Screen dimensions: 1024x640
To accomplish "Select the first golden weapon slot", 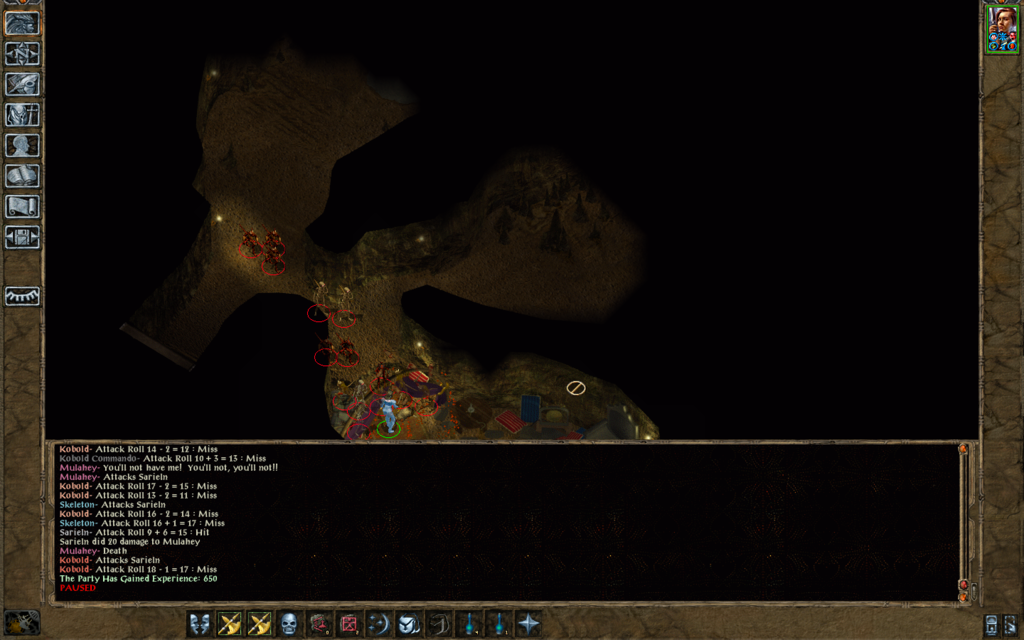I will tap(230, 624).
